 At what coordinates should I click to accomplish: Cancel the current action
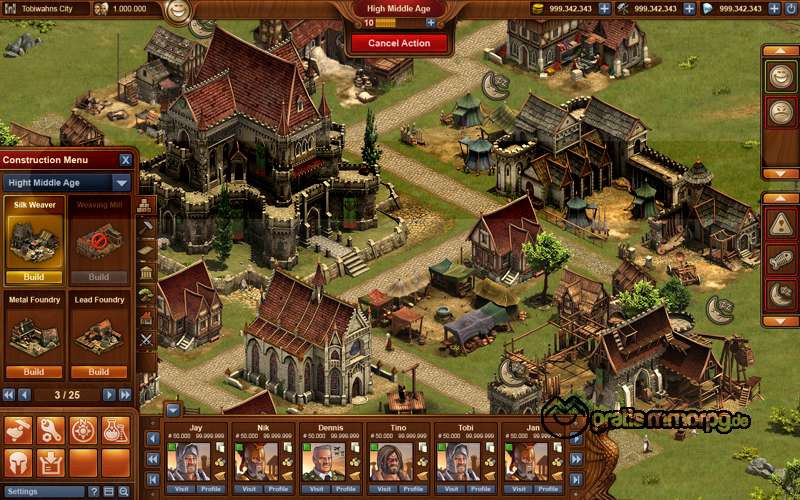pyautogui.click(x=399, y=43)
